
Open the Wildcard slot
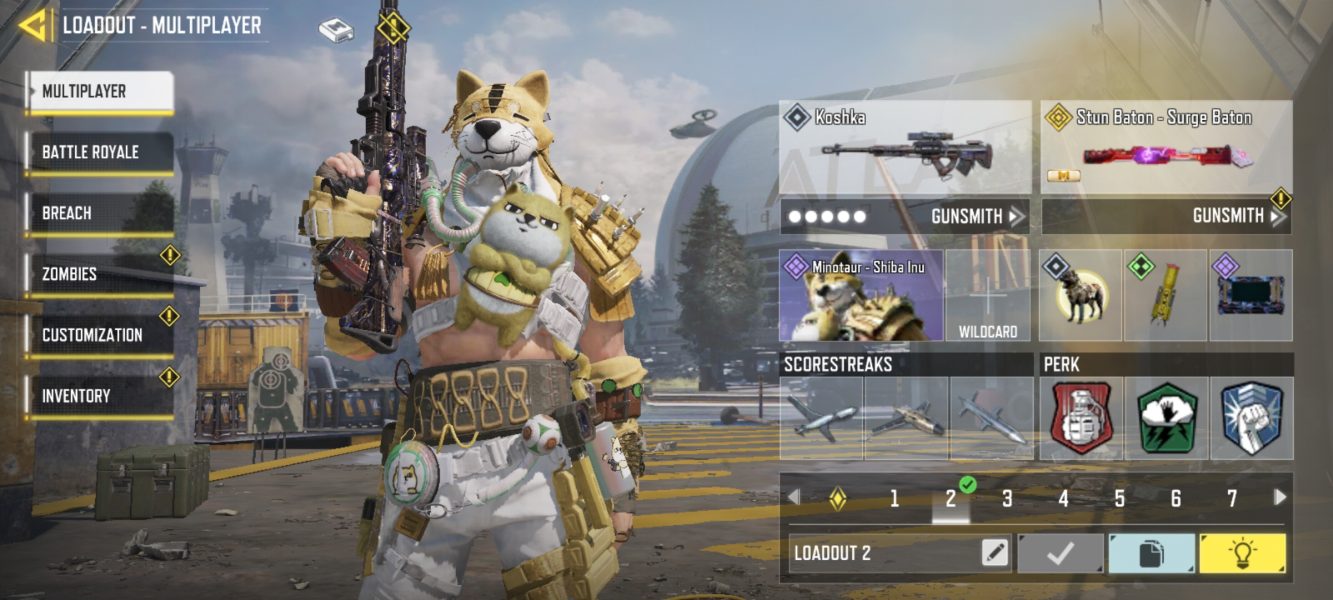tap(988, 296)
